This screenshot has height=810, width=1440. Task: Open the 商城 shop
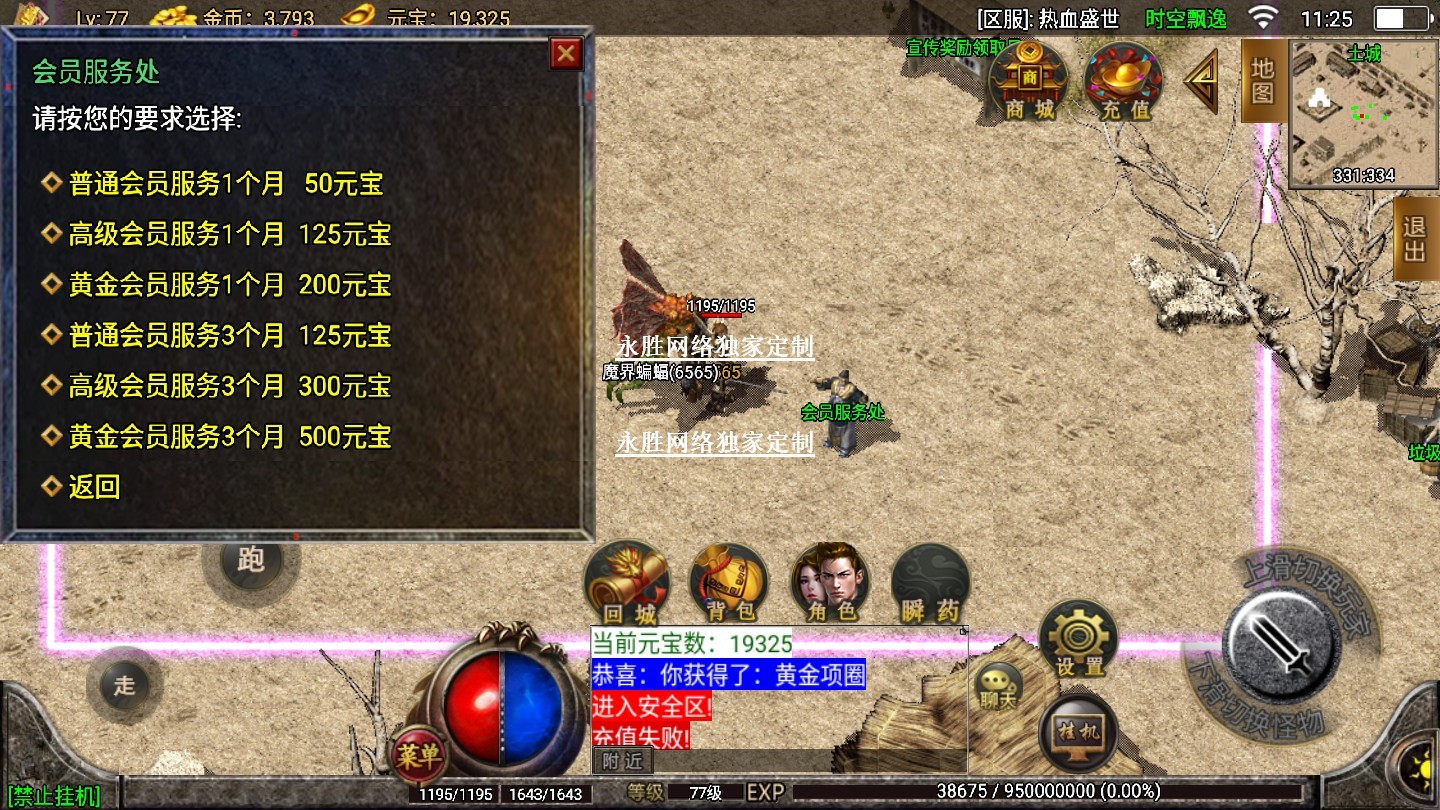point(1029,80)
